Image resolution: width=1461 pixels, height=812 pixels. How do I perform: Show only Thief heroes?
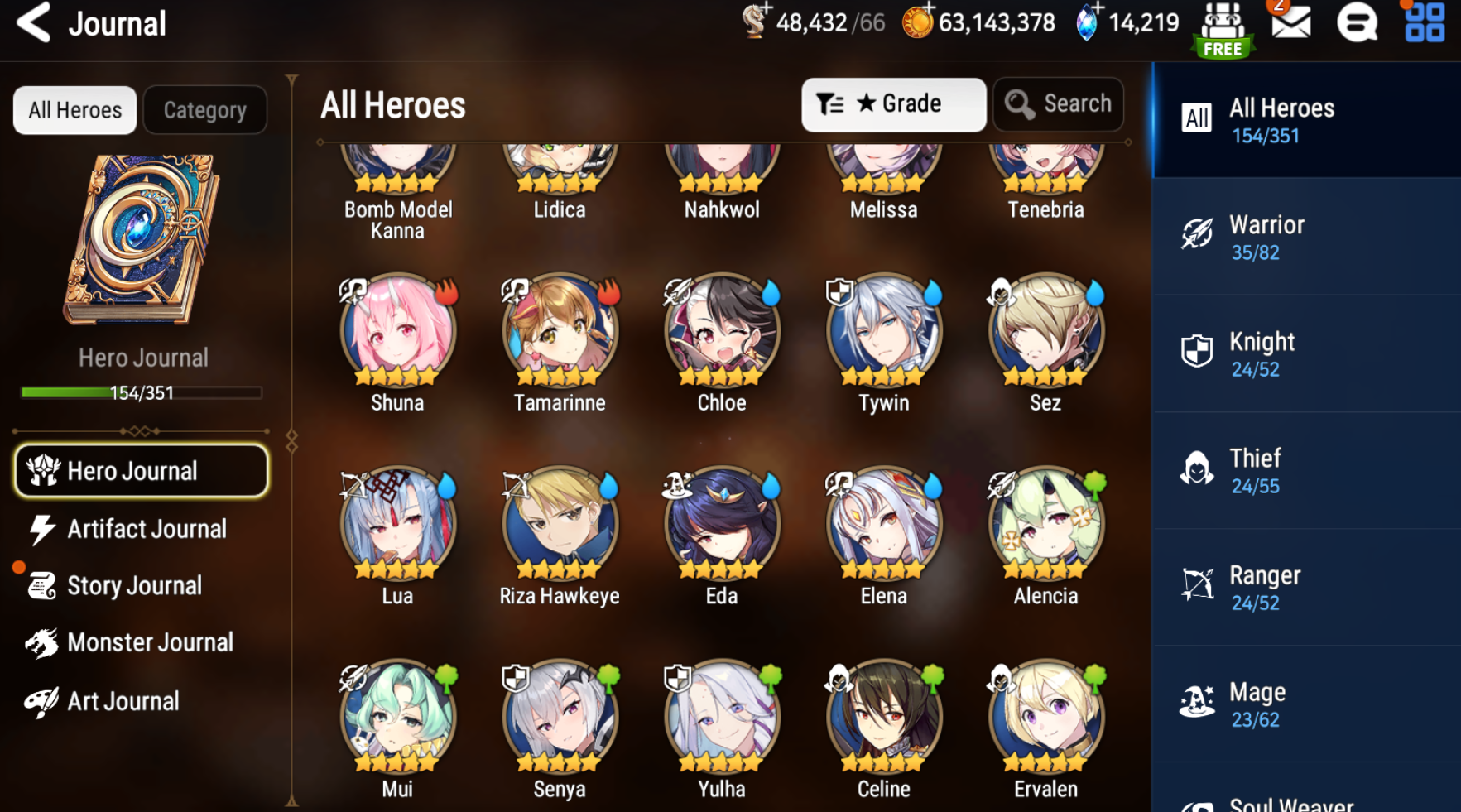click(x=1305, y=470)
